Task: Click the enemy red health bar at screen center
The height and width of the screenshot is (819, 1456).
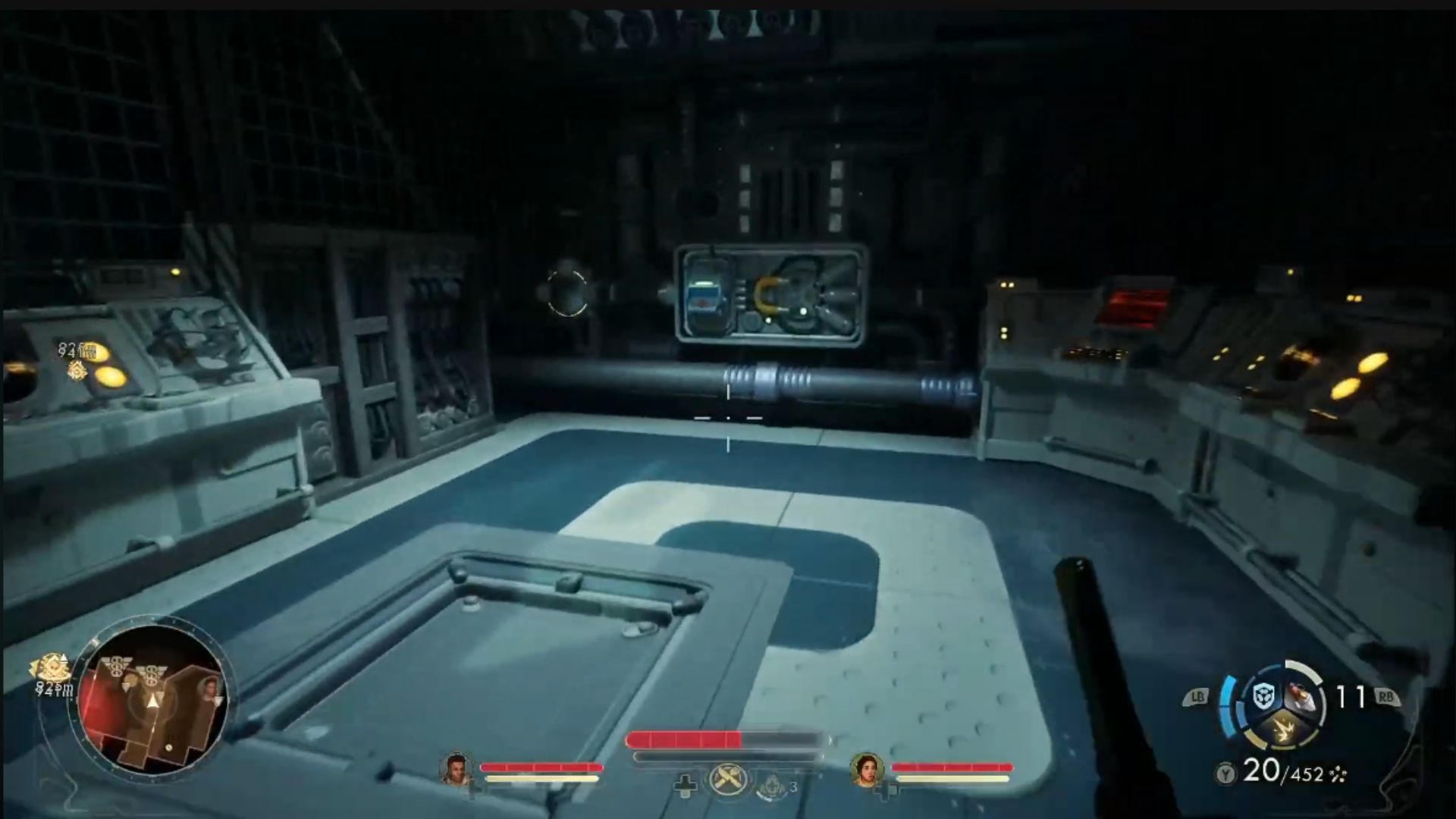Action: 685,739
